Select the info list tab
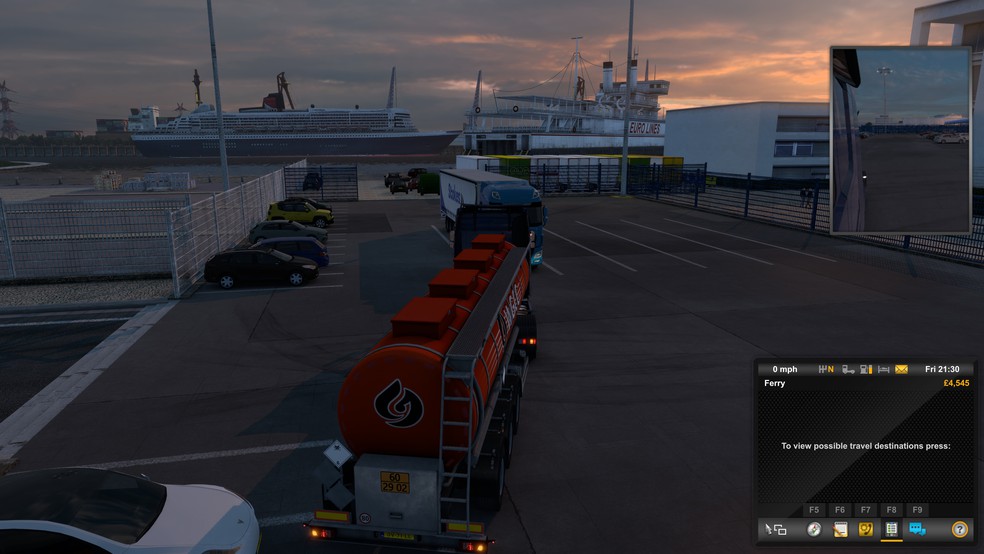Image resolution: width=984 pixels, height=554 pixels. tap(891, 529)
